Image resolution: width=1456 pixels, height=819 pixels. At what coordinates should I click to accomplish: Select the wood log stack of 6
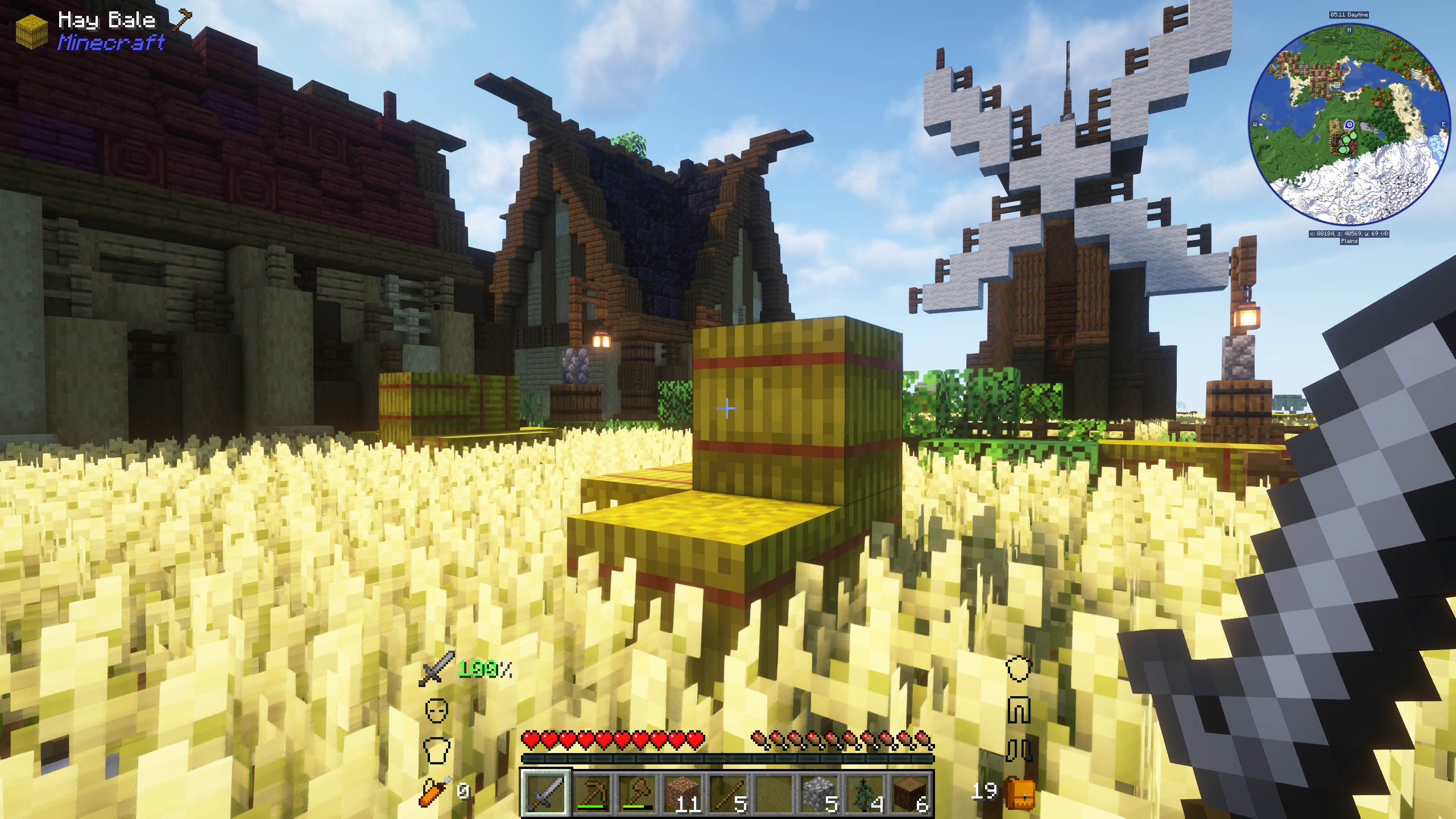(909, 794)
